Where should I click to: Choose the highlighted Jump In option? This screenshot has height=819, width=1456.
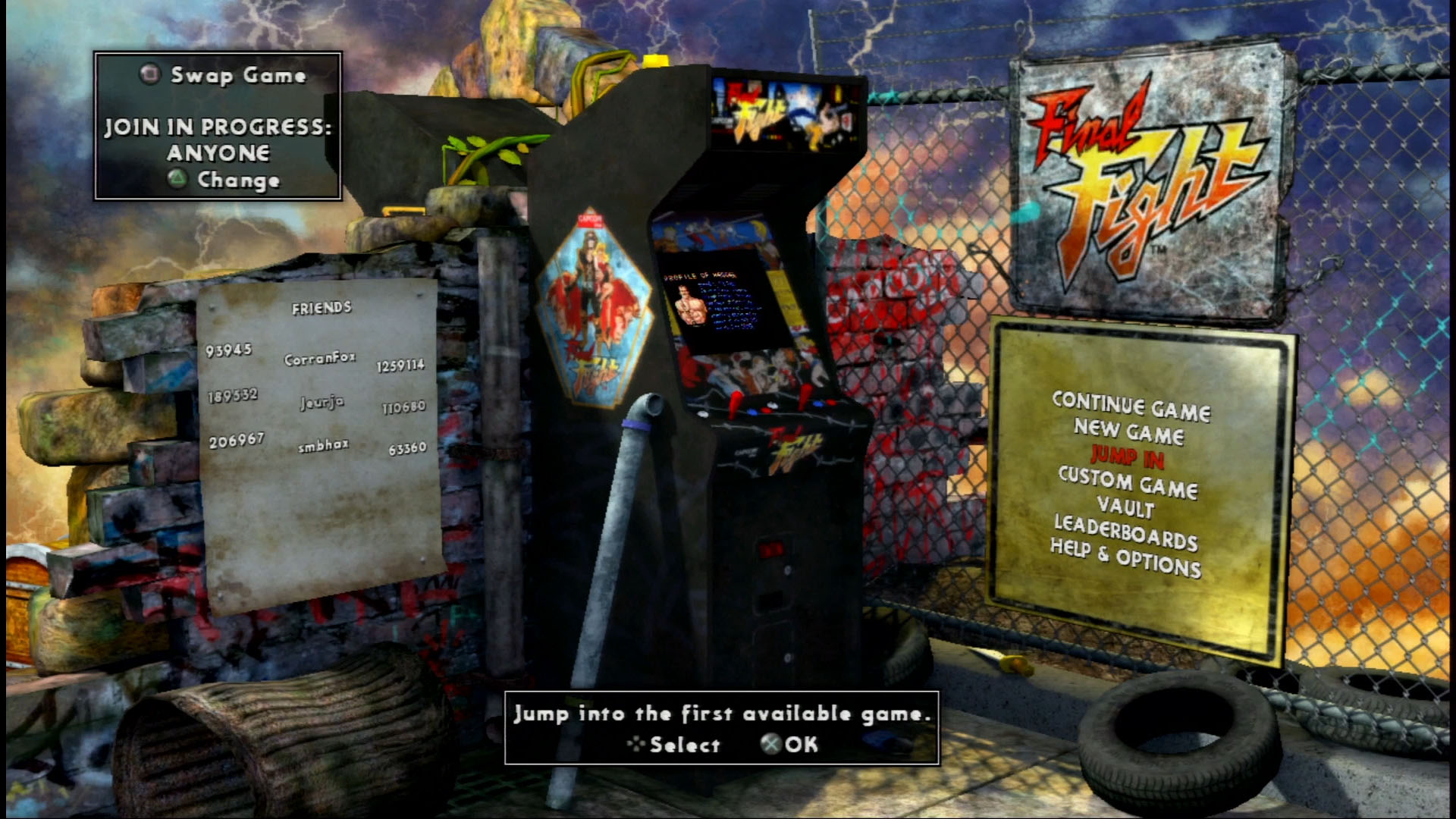tap(1127, 456)
